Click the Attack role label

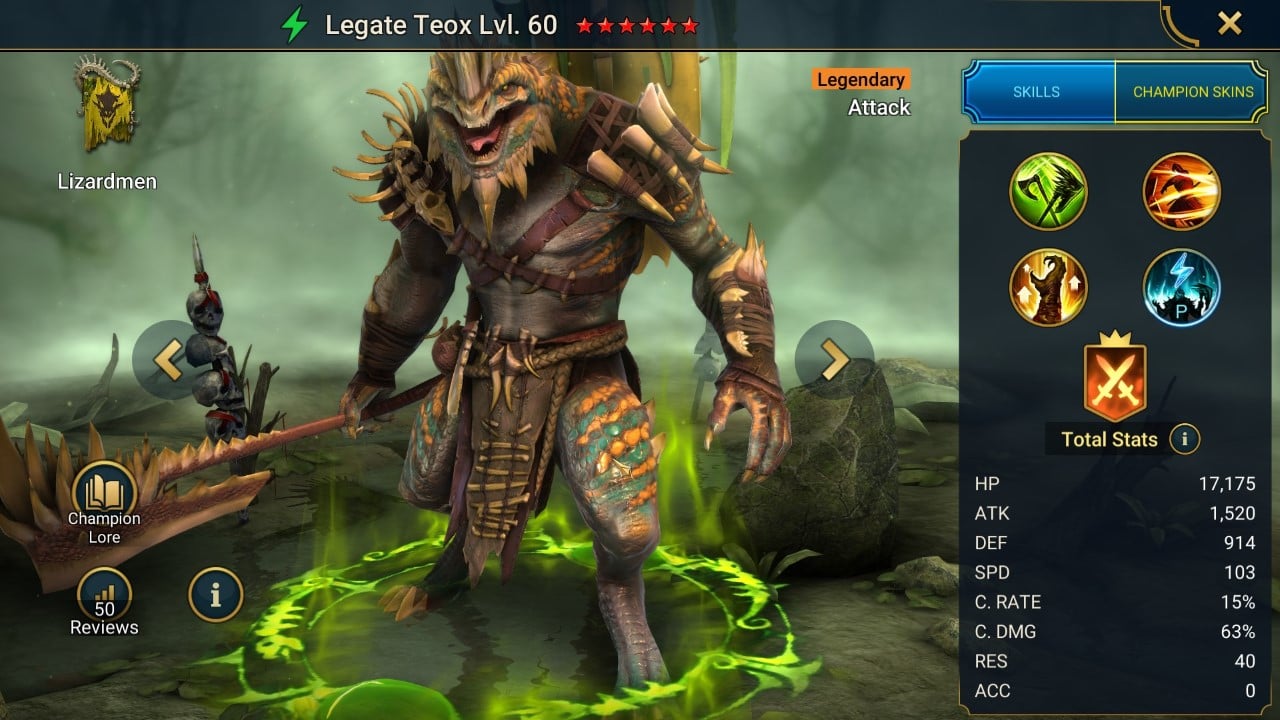click(x=878, y=108)
